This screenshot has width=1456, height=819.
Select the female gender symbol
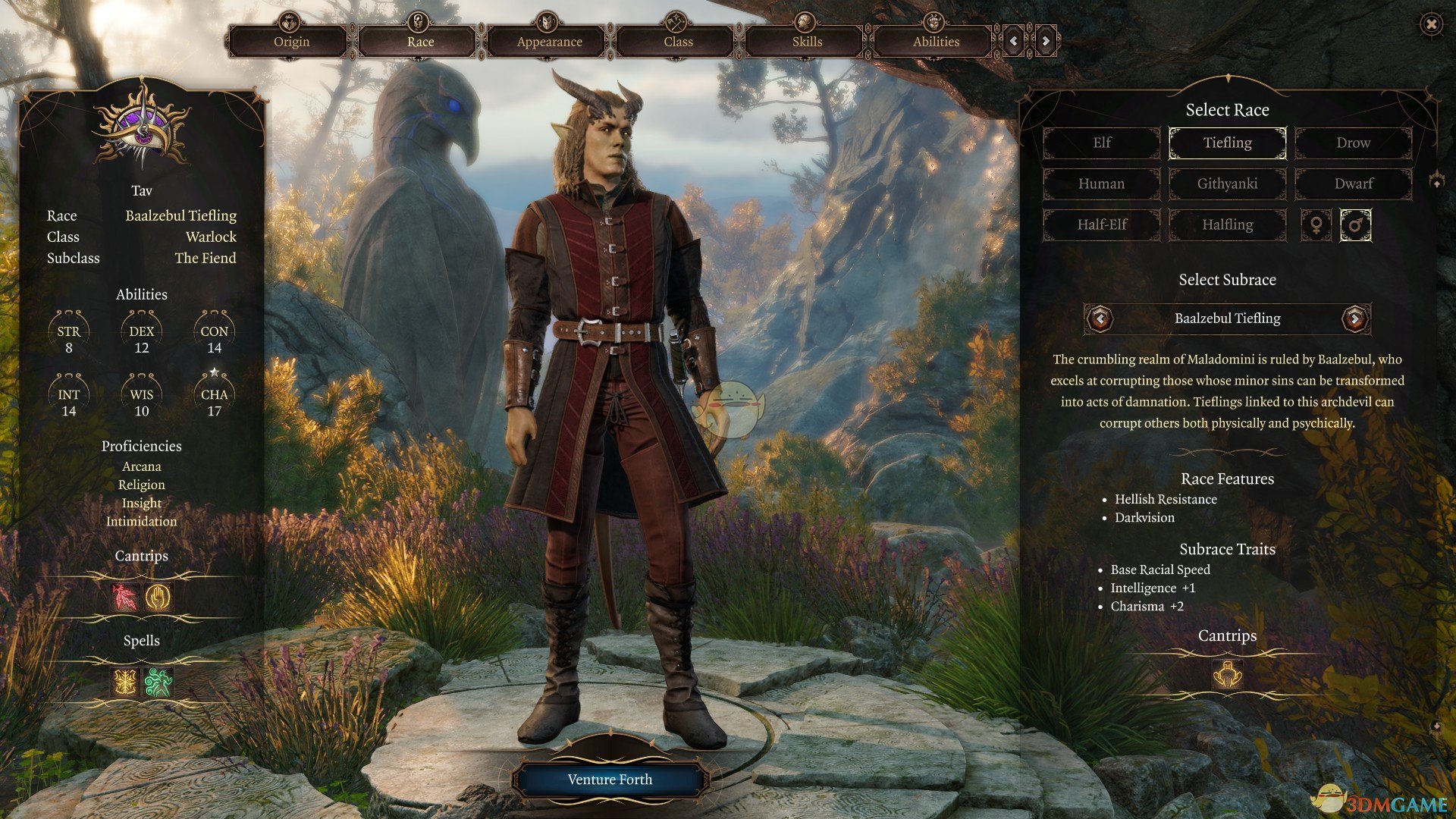coord(1317,224)
